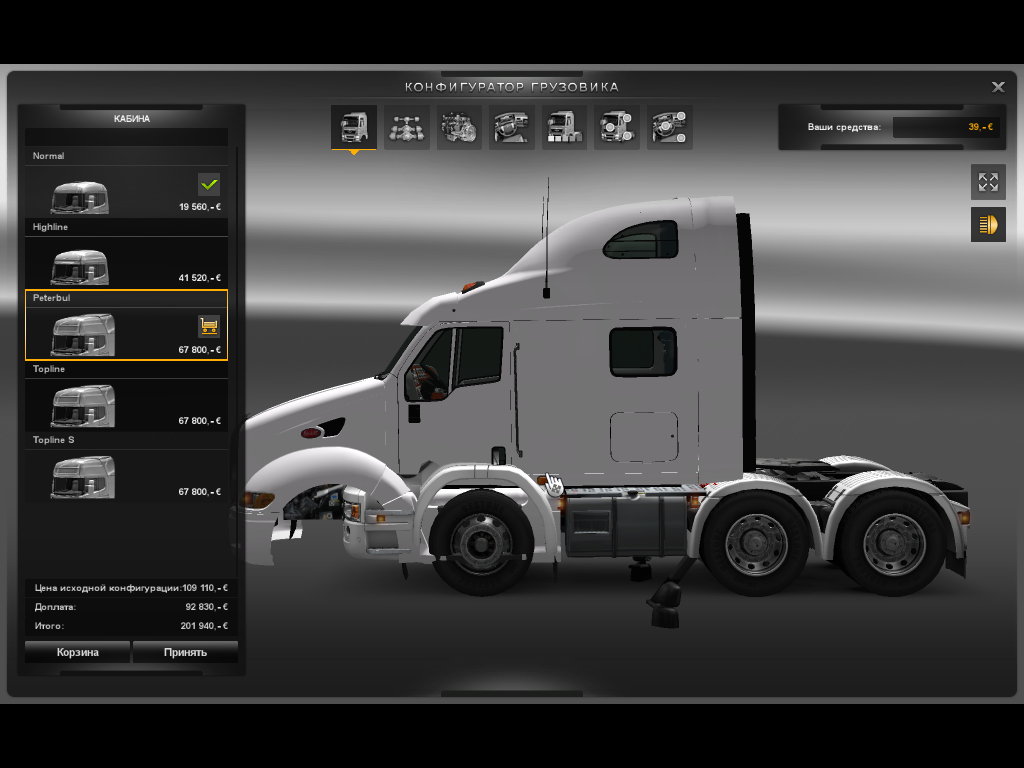
Task: Choose the Highline cabin
Action: [126, 264]
